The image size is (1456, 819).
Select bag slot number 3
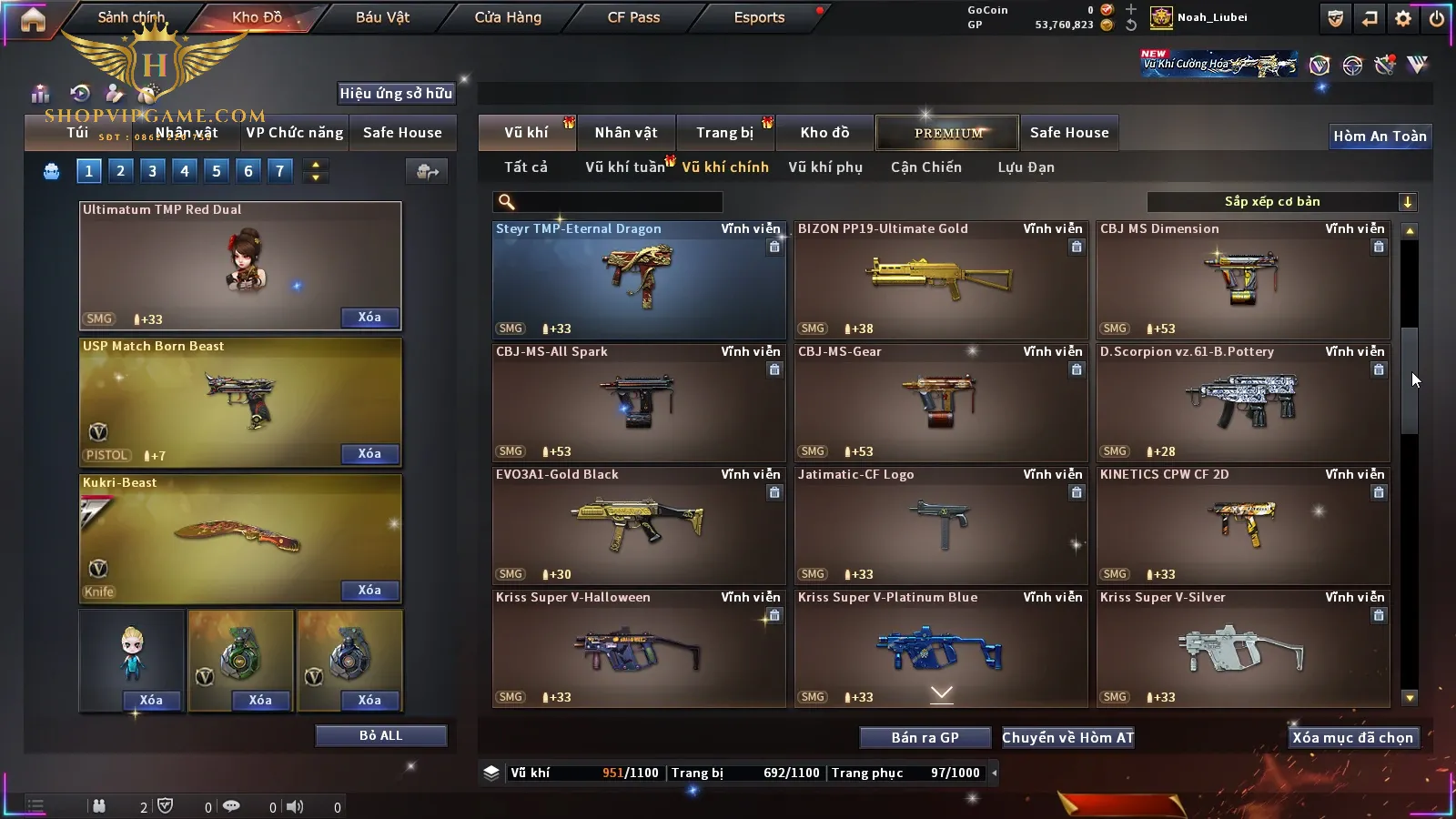[x=152, y=171]
